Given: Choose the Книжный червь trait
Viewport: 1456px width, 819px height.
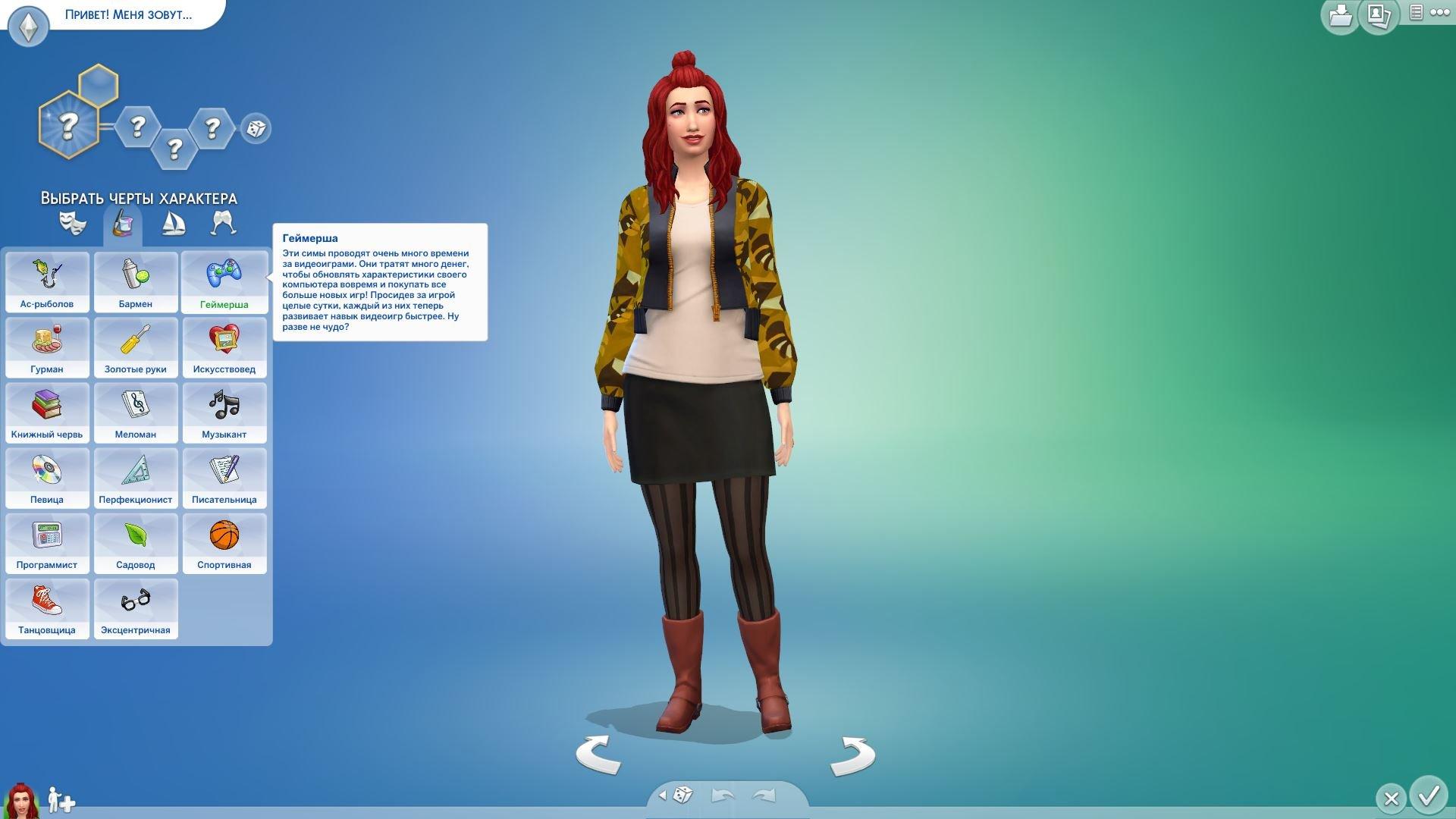Looking at the screenshot, I should (47, 412).
